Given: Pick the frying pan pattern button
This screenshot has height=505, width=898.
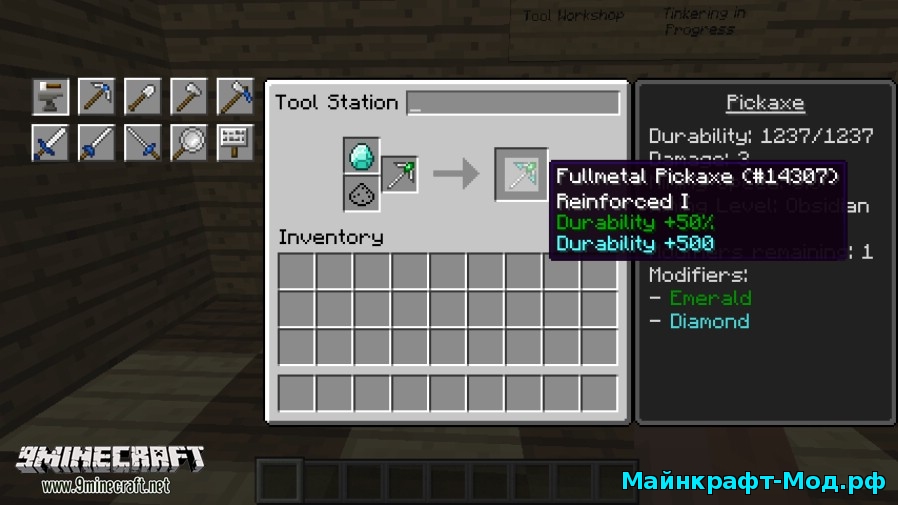Looking at the screenshot, I should coord(188,143).
